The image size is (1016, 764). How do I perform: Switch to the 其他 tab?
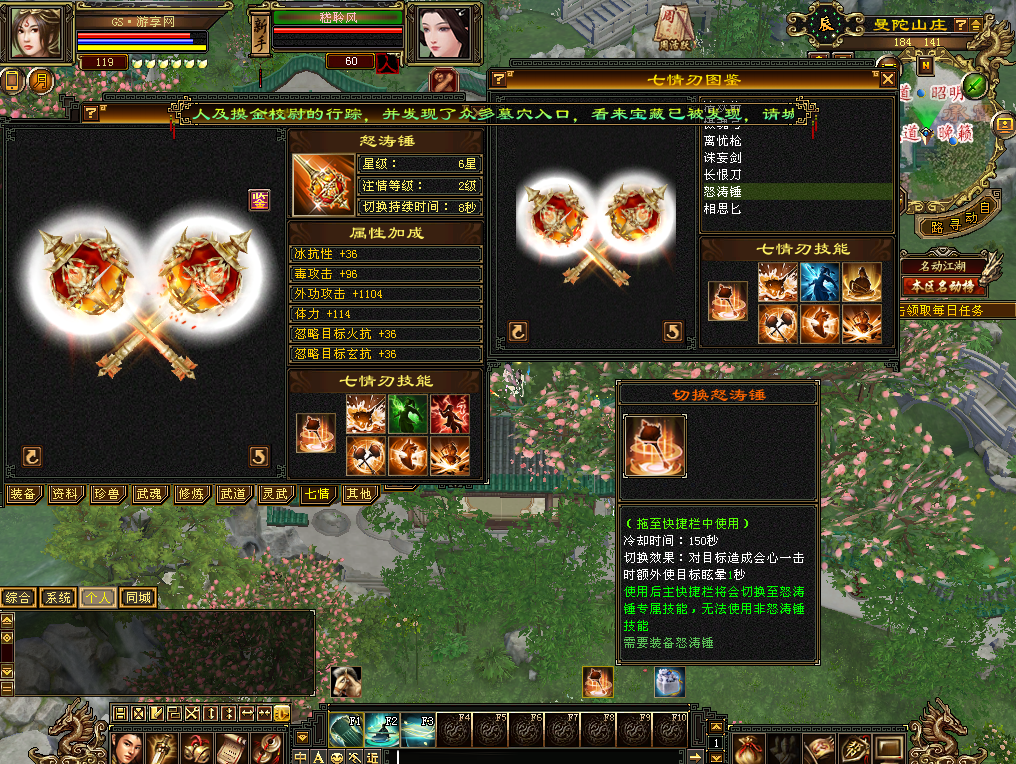359,494
